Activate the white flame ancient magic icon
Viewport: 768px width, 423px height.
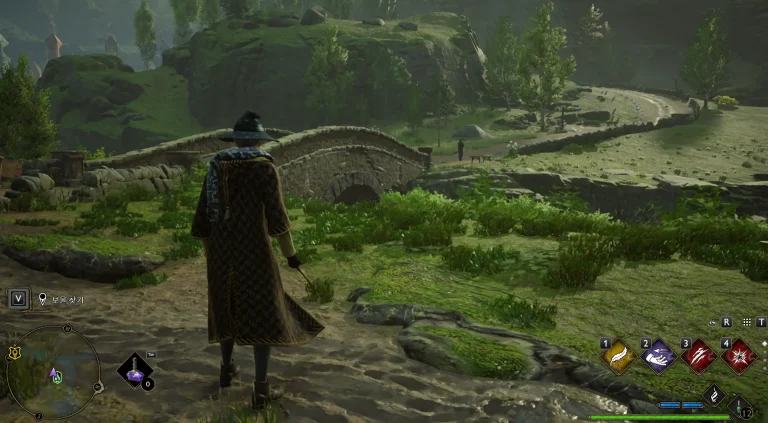tap(714, 396)
